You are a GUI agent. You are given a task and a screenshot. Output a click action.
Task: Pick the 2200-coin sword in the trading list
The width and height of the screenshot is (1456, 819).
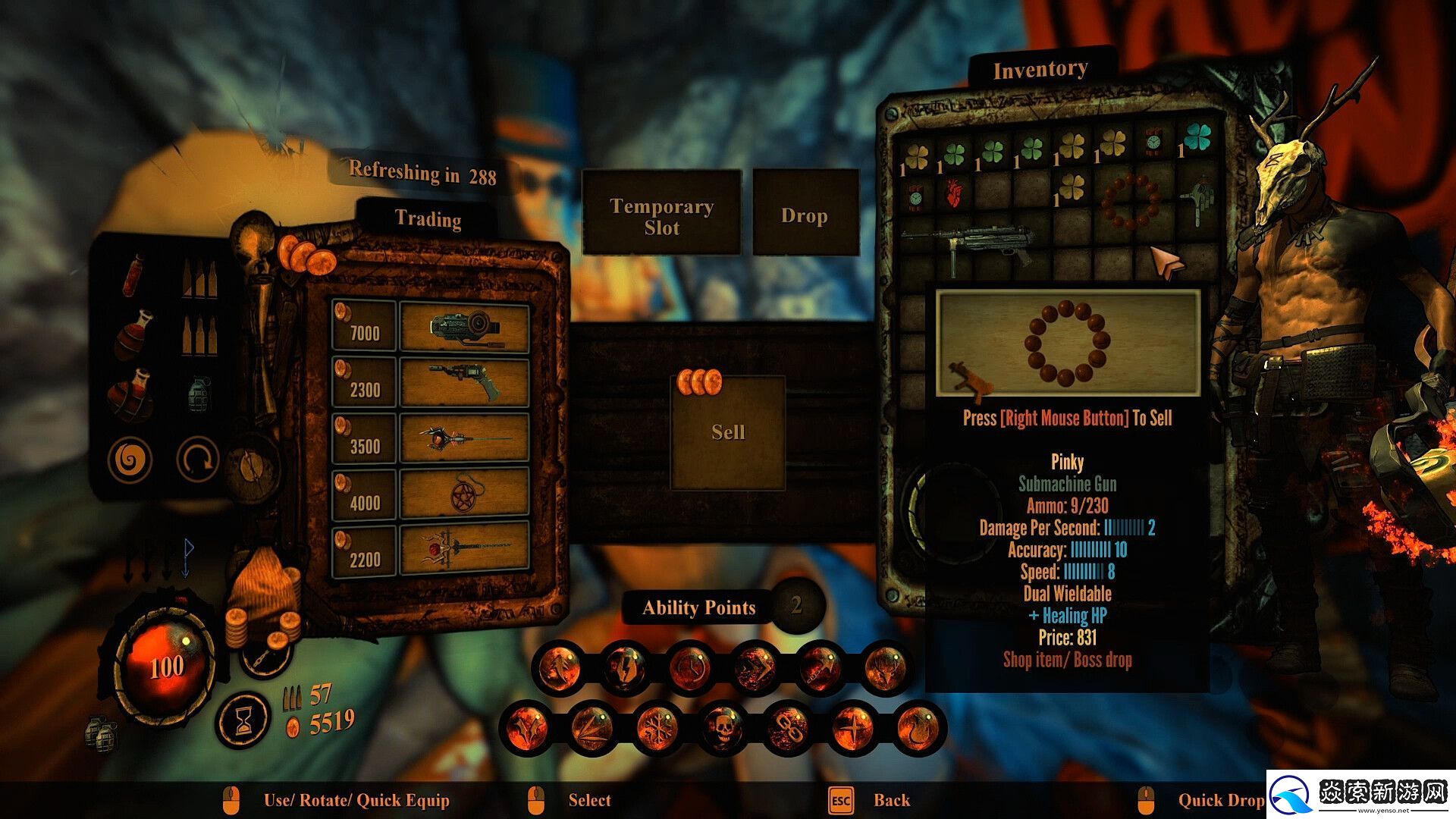[464, 548]
